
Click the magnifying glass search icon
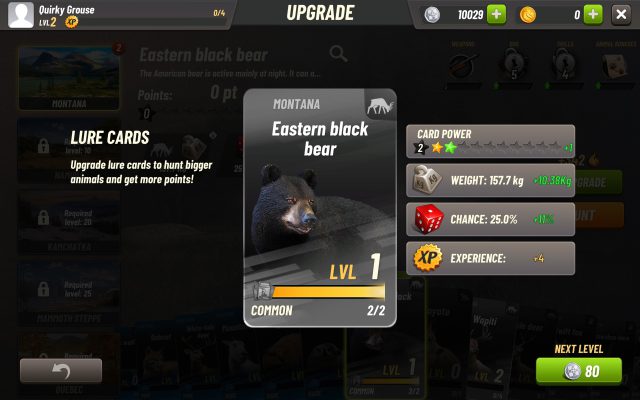(339, 54)
